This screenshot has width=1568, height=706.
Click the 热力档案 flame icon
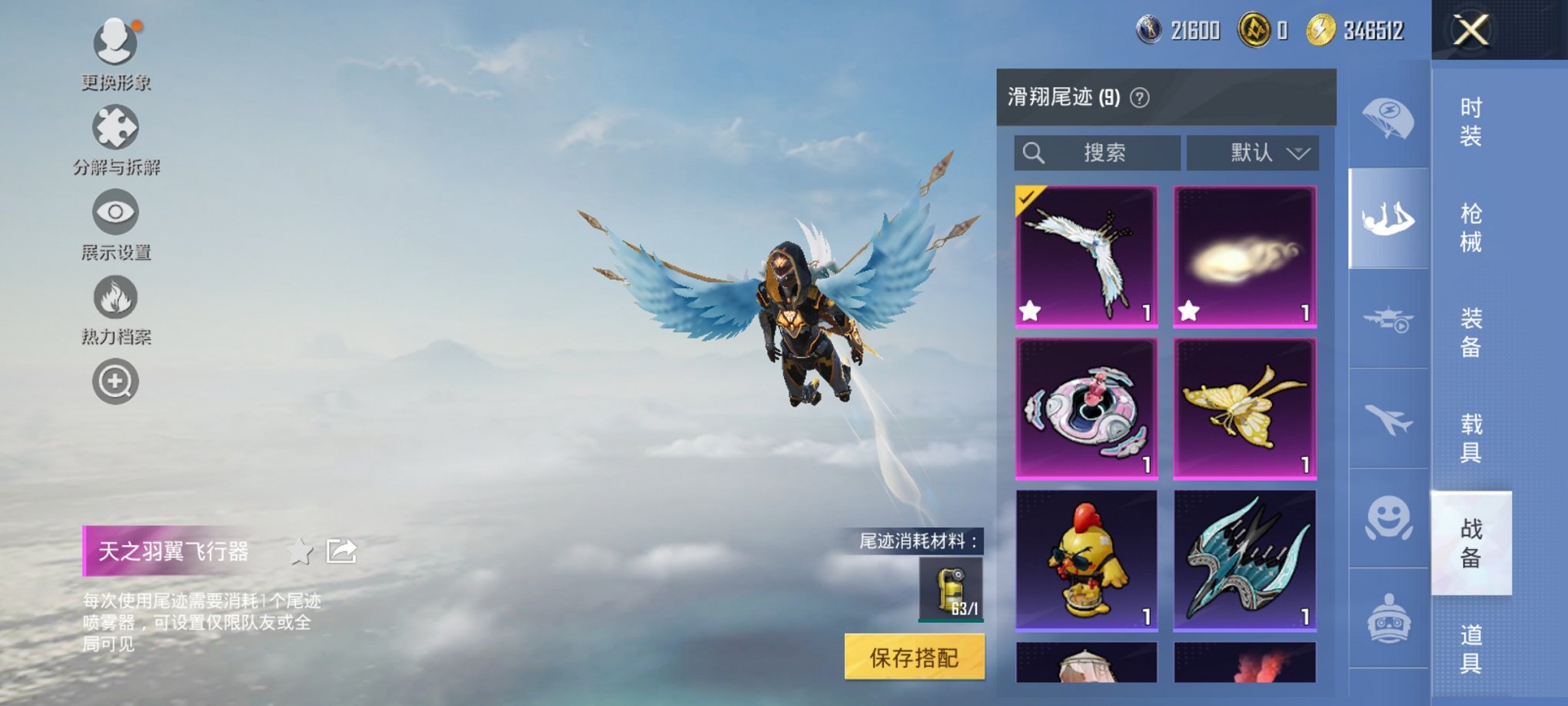(x=114, y=296)
